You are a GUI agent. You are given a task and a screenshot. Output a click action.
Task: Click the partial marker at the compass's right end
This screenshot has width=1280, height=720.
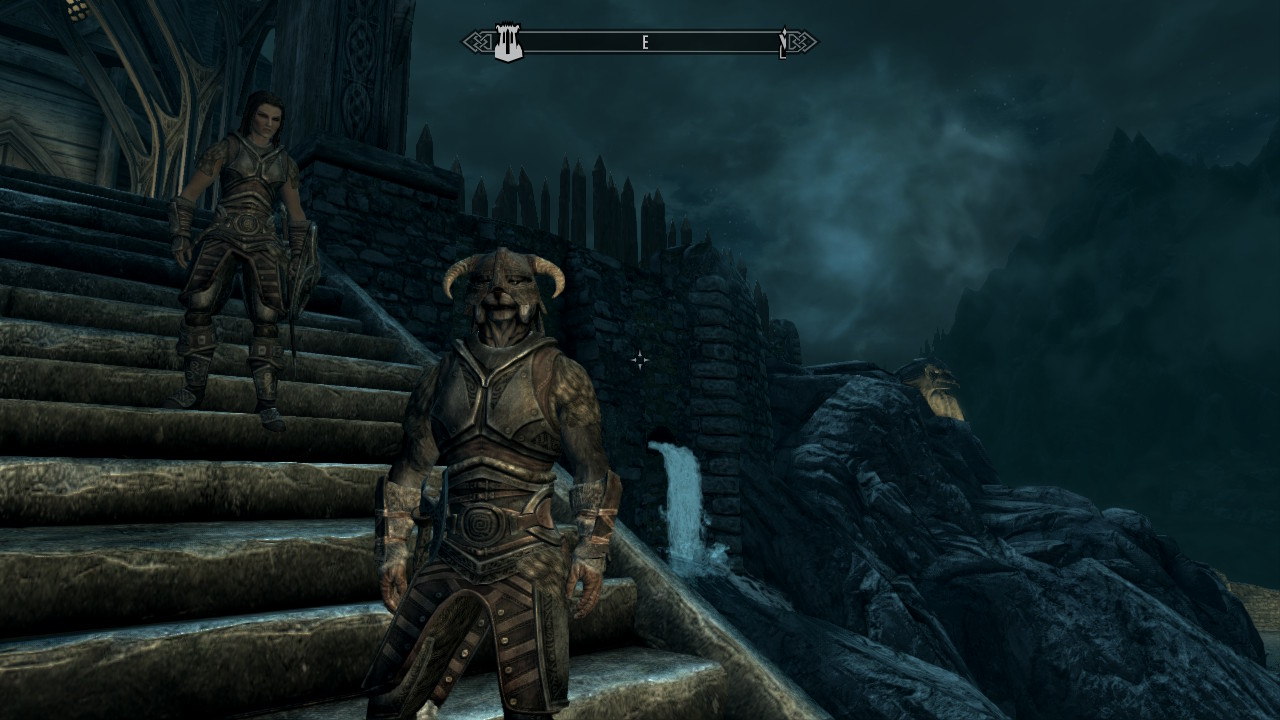coord(783,43)
